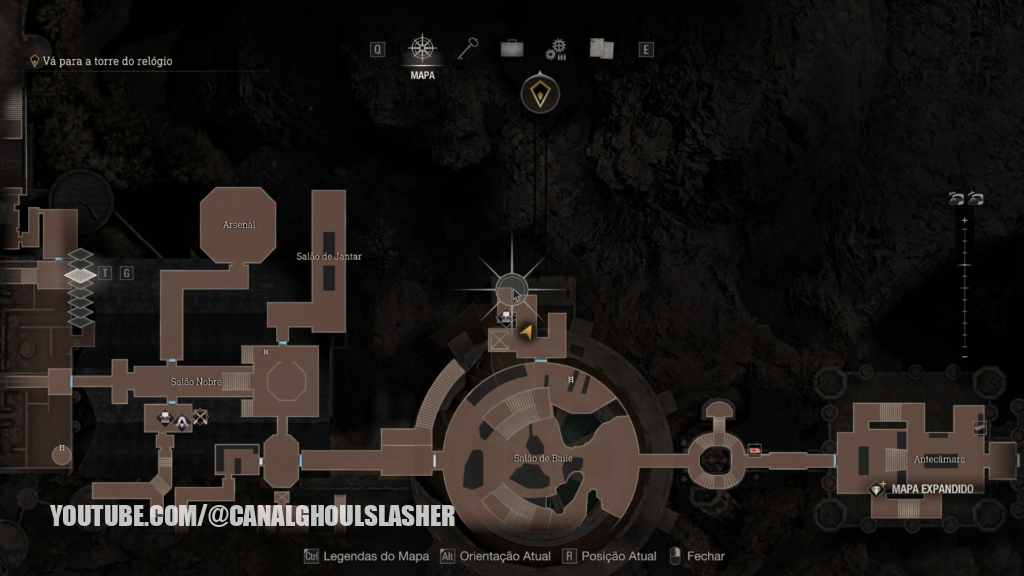Open the gear and ammo crafting tab
This screenshot has height=576, width=1024.
click(556, 49)
